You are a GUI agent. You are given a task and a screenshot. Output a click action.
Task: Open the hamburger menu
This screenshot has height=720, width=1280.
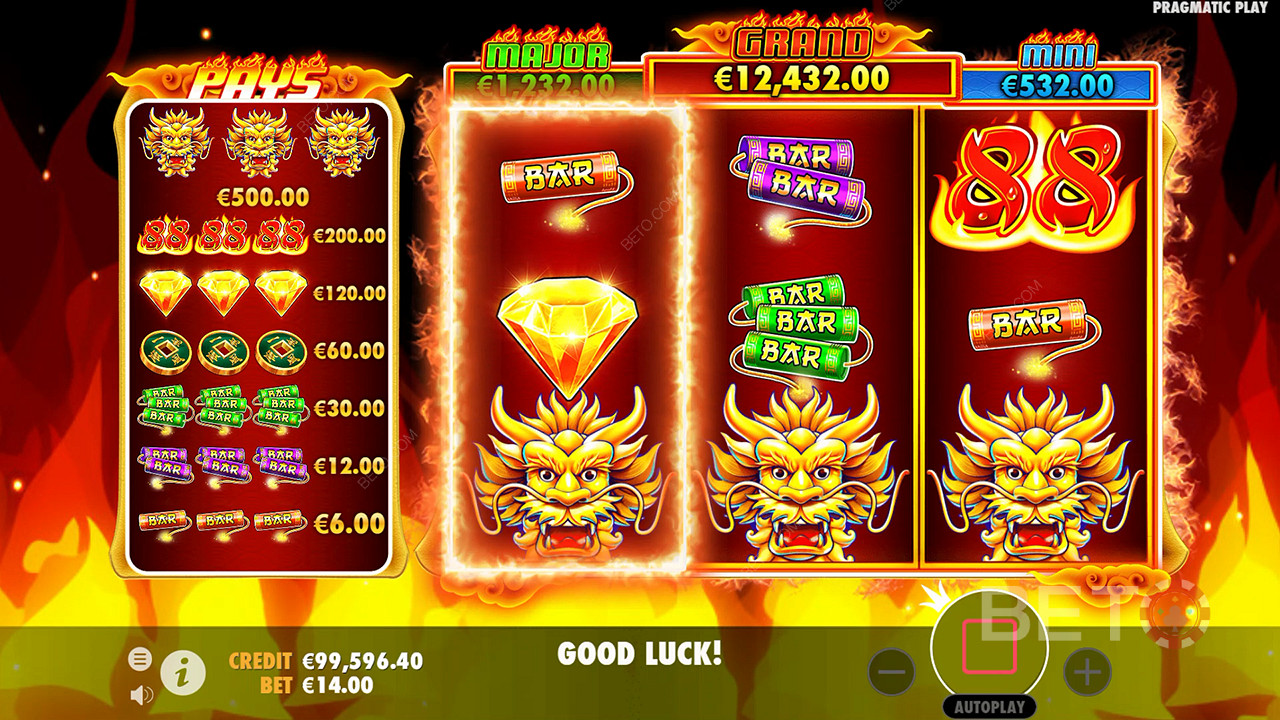pos(140,658)
